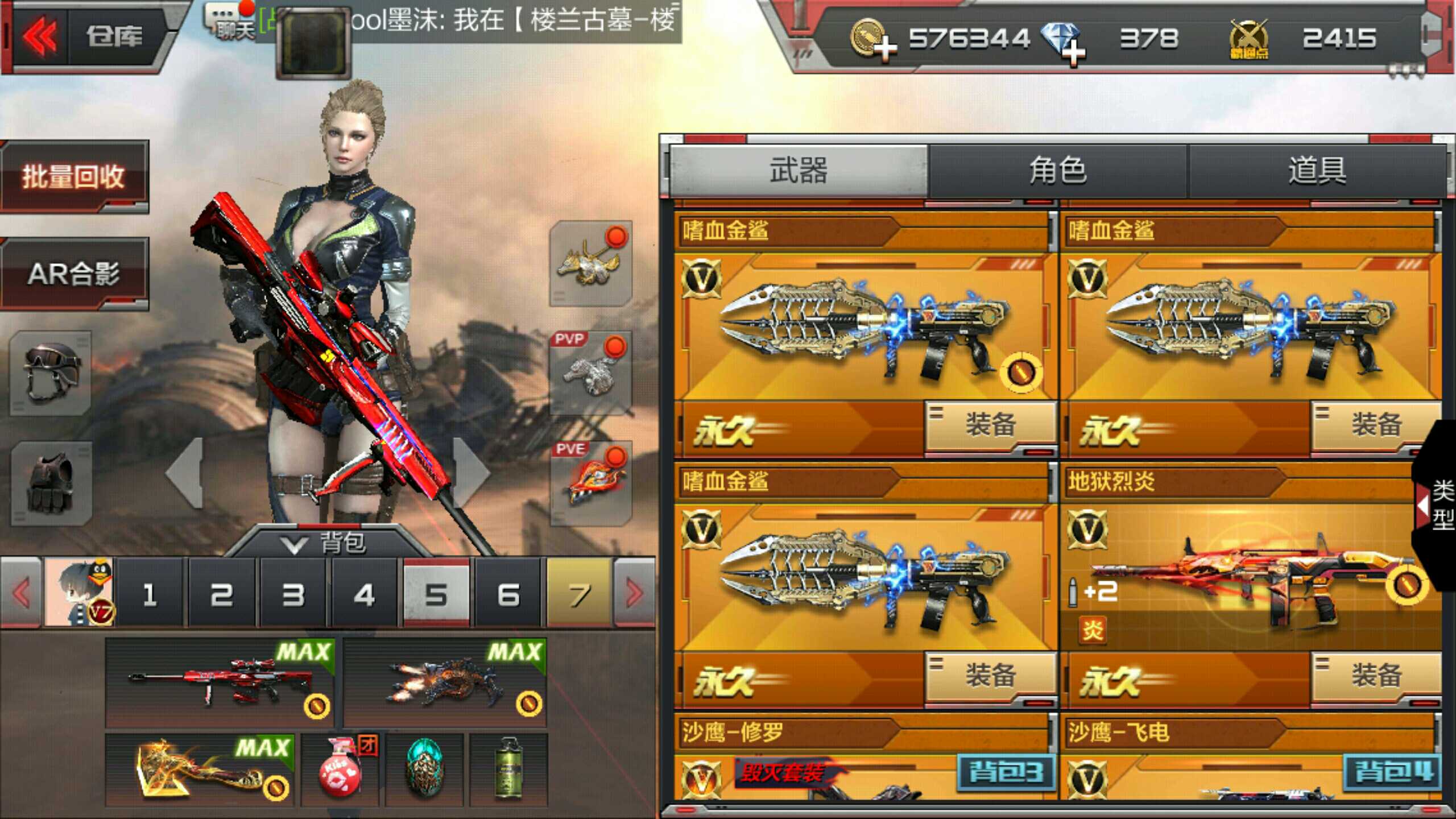Open the PVE equipment slot

coord(590,482)
